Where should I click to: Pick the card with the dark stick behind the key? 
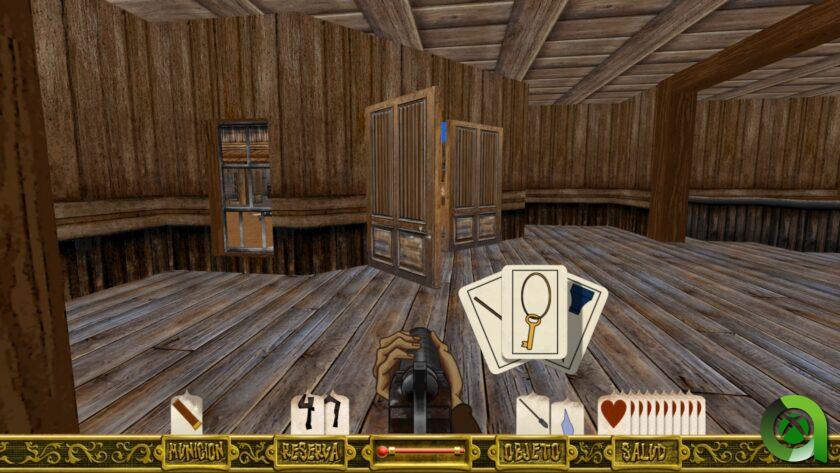click(481, 308)
